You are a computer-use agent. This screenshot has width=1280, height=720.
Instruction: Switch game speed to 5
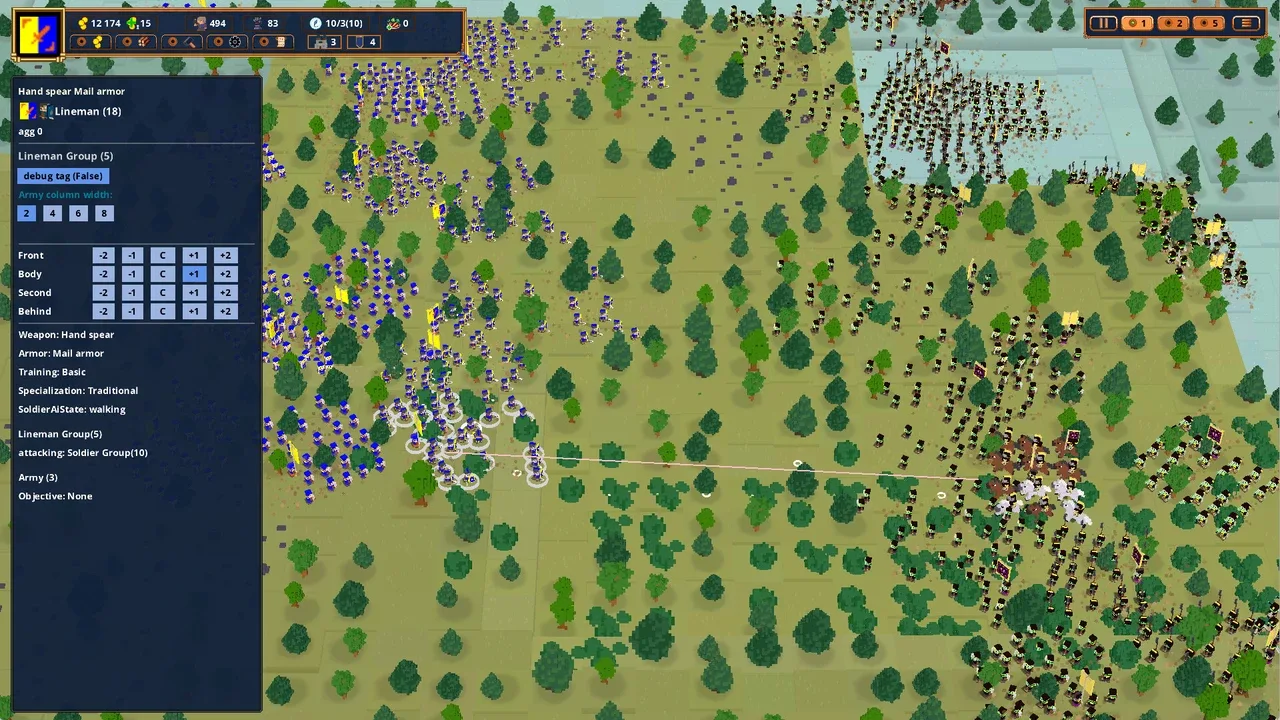coord(1210,23)
